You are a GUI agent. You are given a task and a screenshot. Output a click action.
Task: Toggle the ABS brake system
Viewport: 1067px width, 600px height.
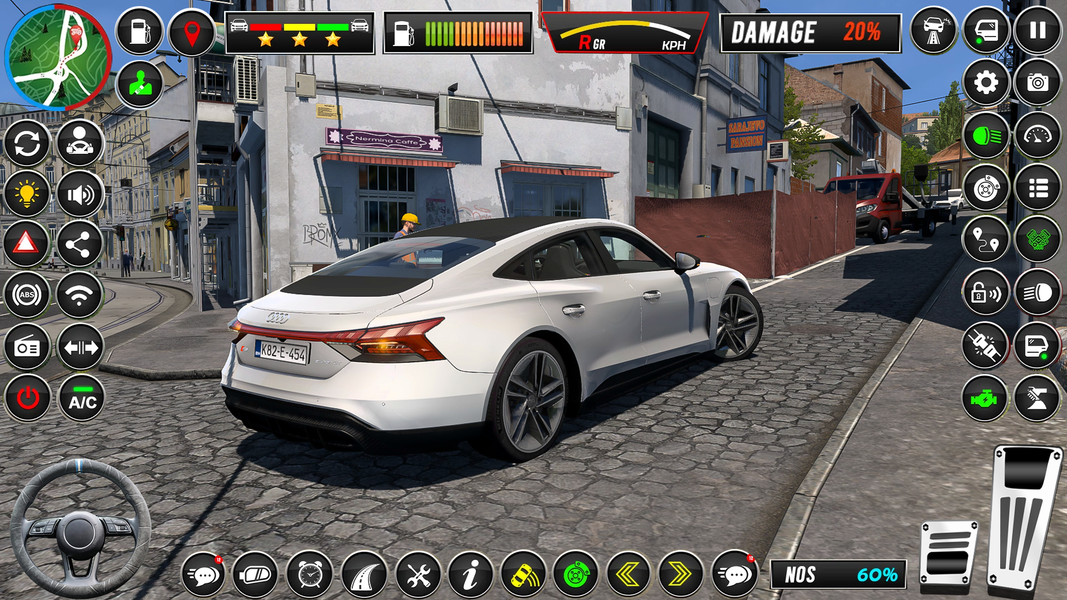point(27,294)
